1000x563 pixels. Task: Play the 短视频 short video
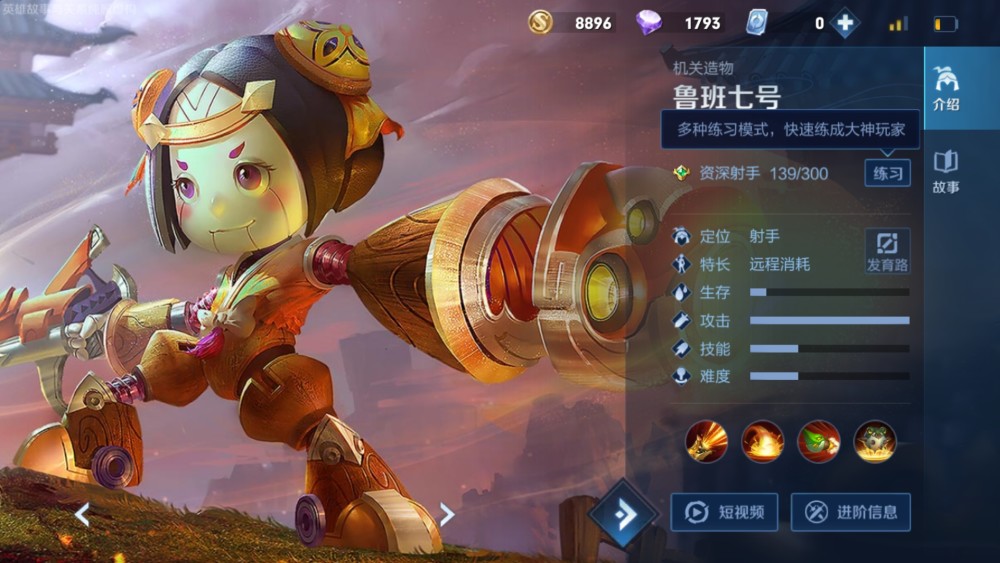(x=725, y=512)
